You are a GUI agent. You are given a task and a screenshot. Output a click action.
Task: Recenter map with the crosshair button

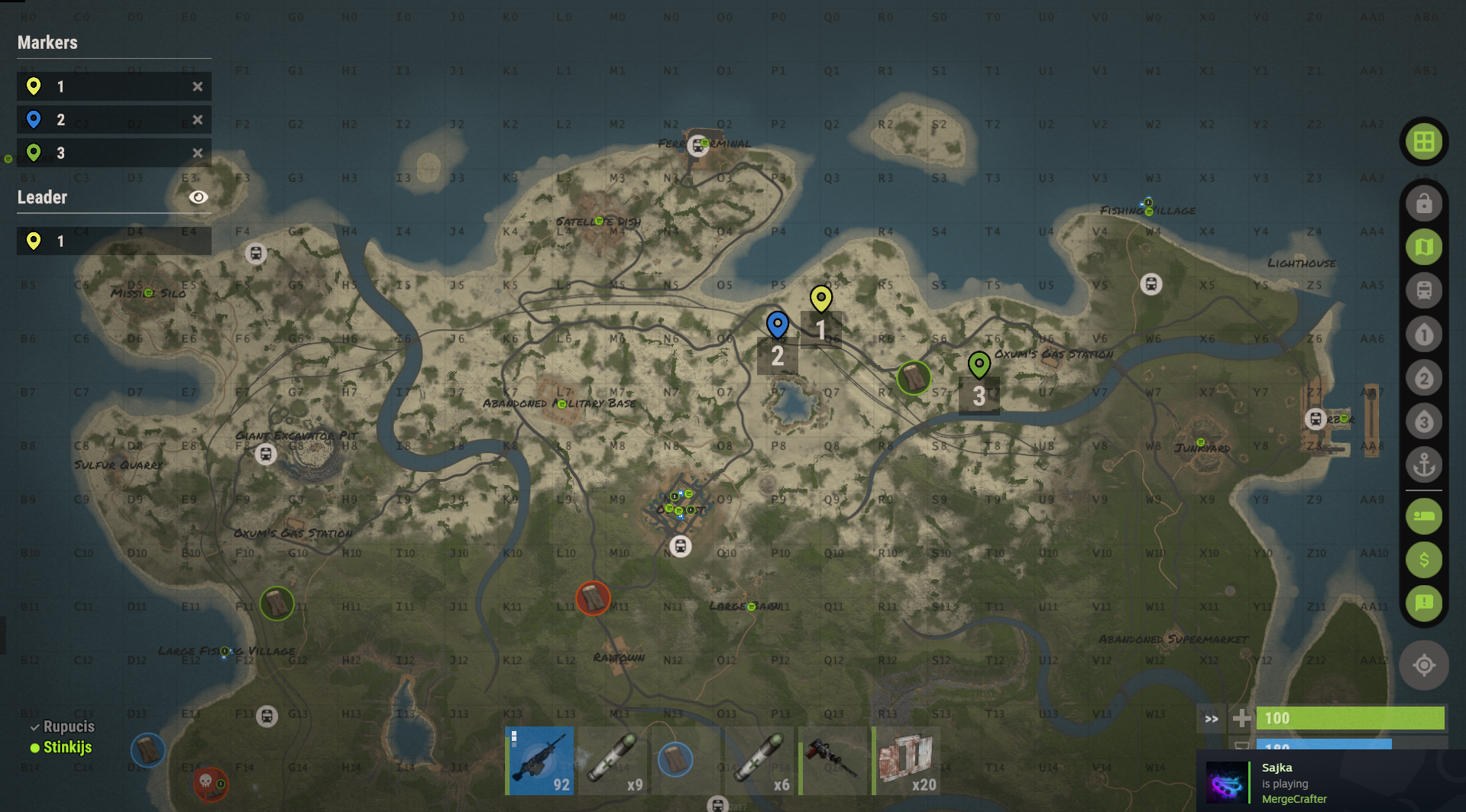(x=1423, y=665)
